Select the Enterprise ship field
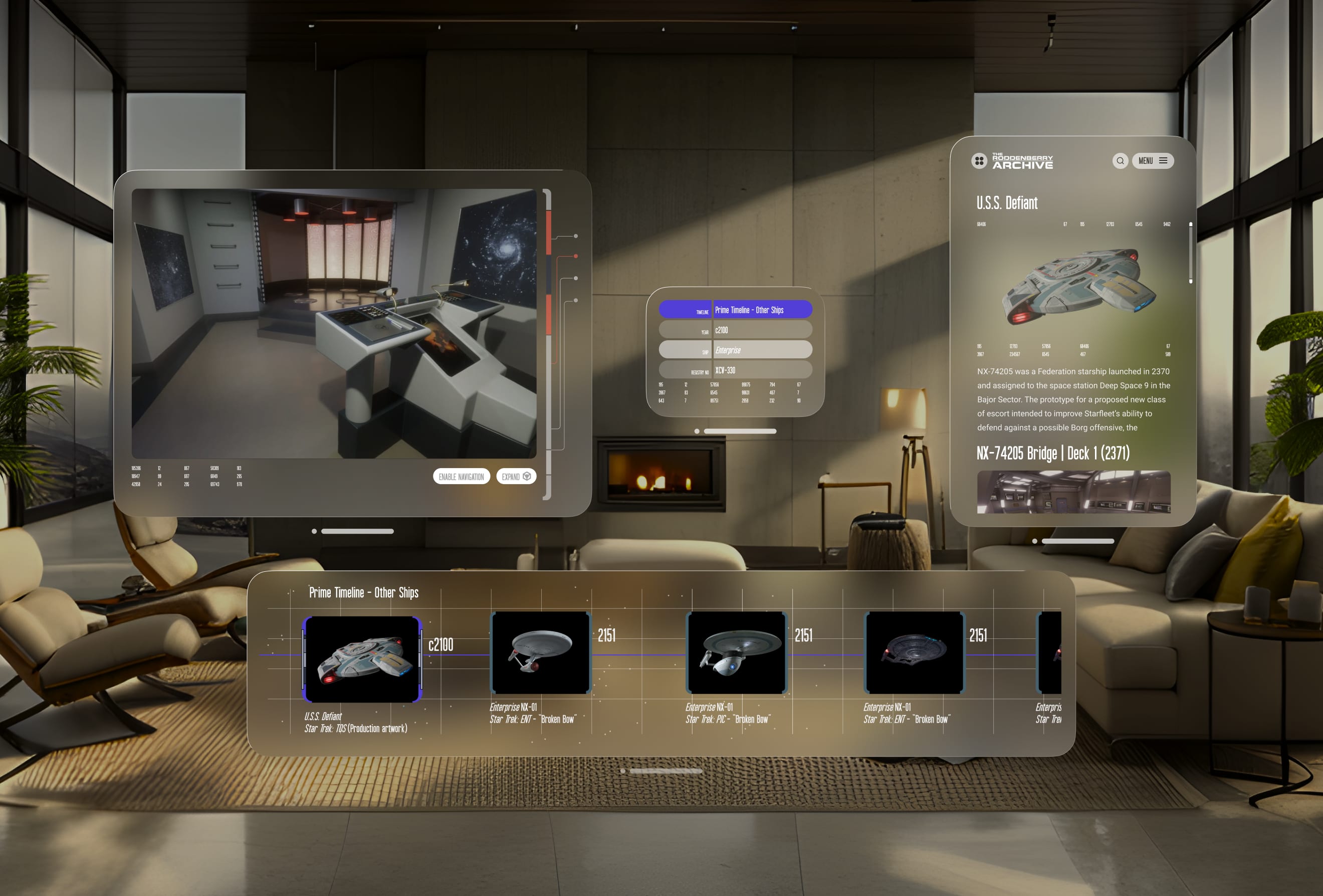1323x896 pixels. point(762,349)
